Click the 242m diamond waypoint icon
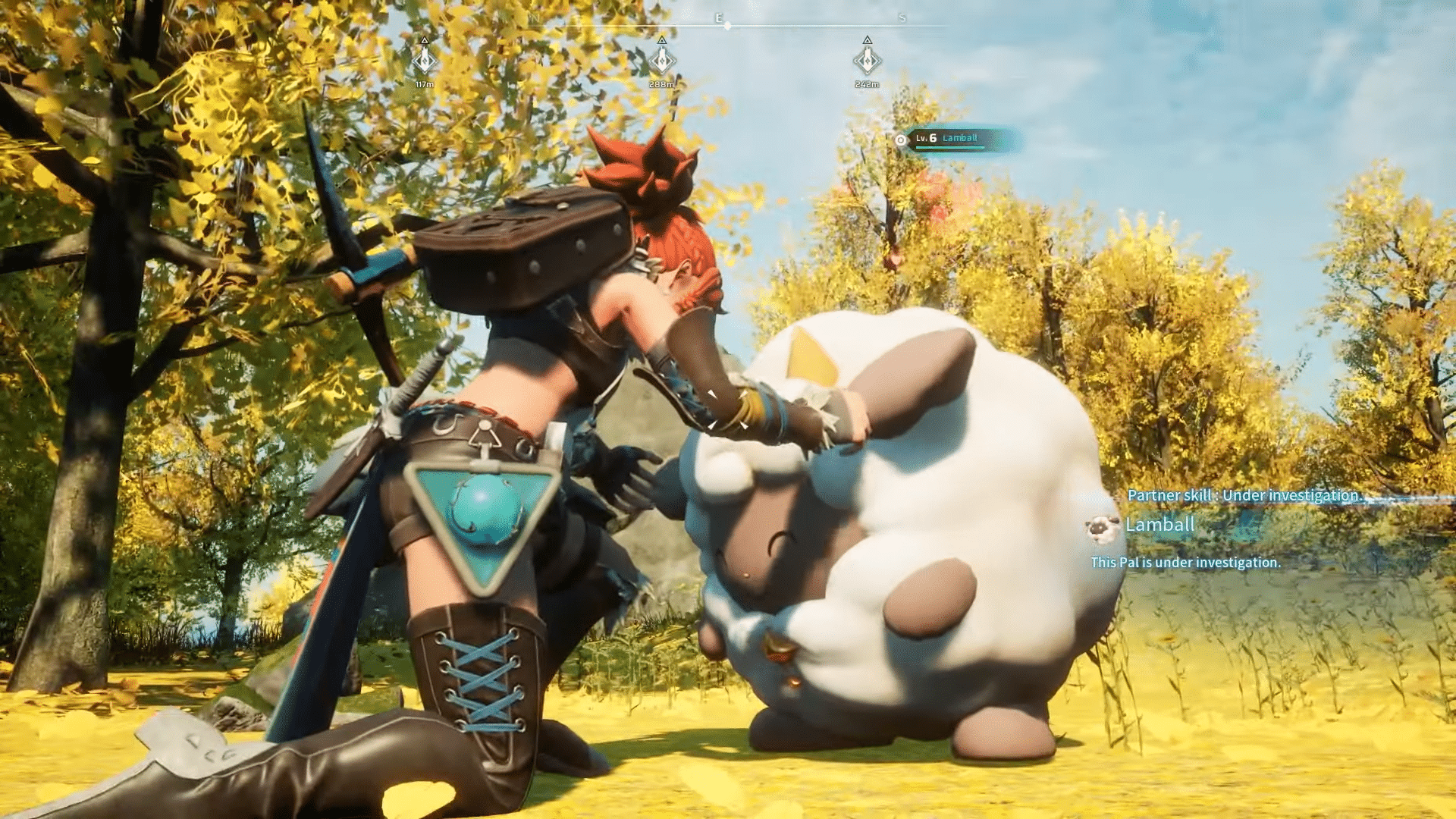 pyautogui.click(x=868, y=61)
